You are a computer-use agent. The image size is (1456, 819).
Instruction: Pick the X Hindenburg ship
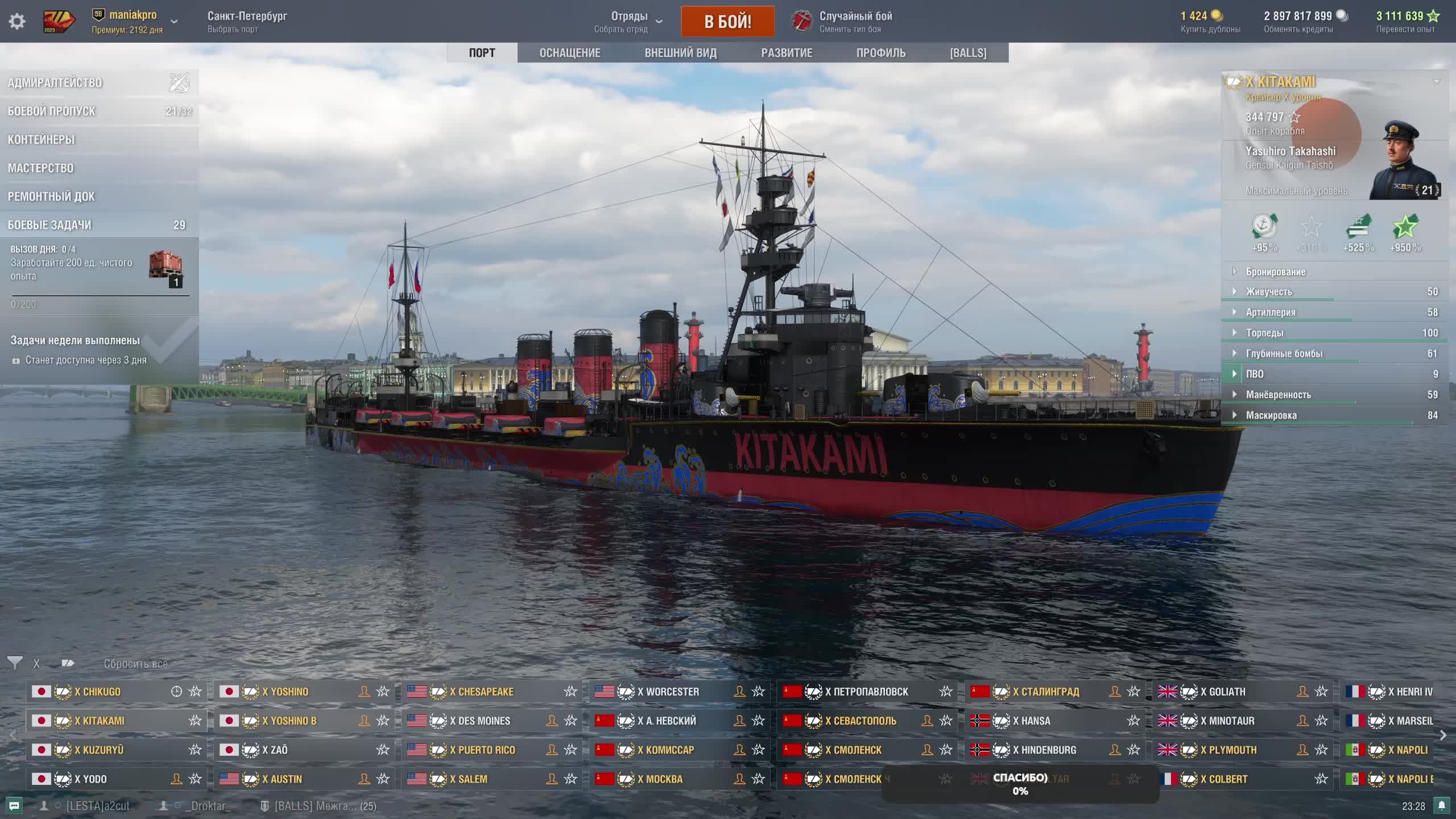pyautogui.click(x=1048, y=750)
